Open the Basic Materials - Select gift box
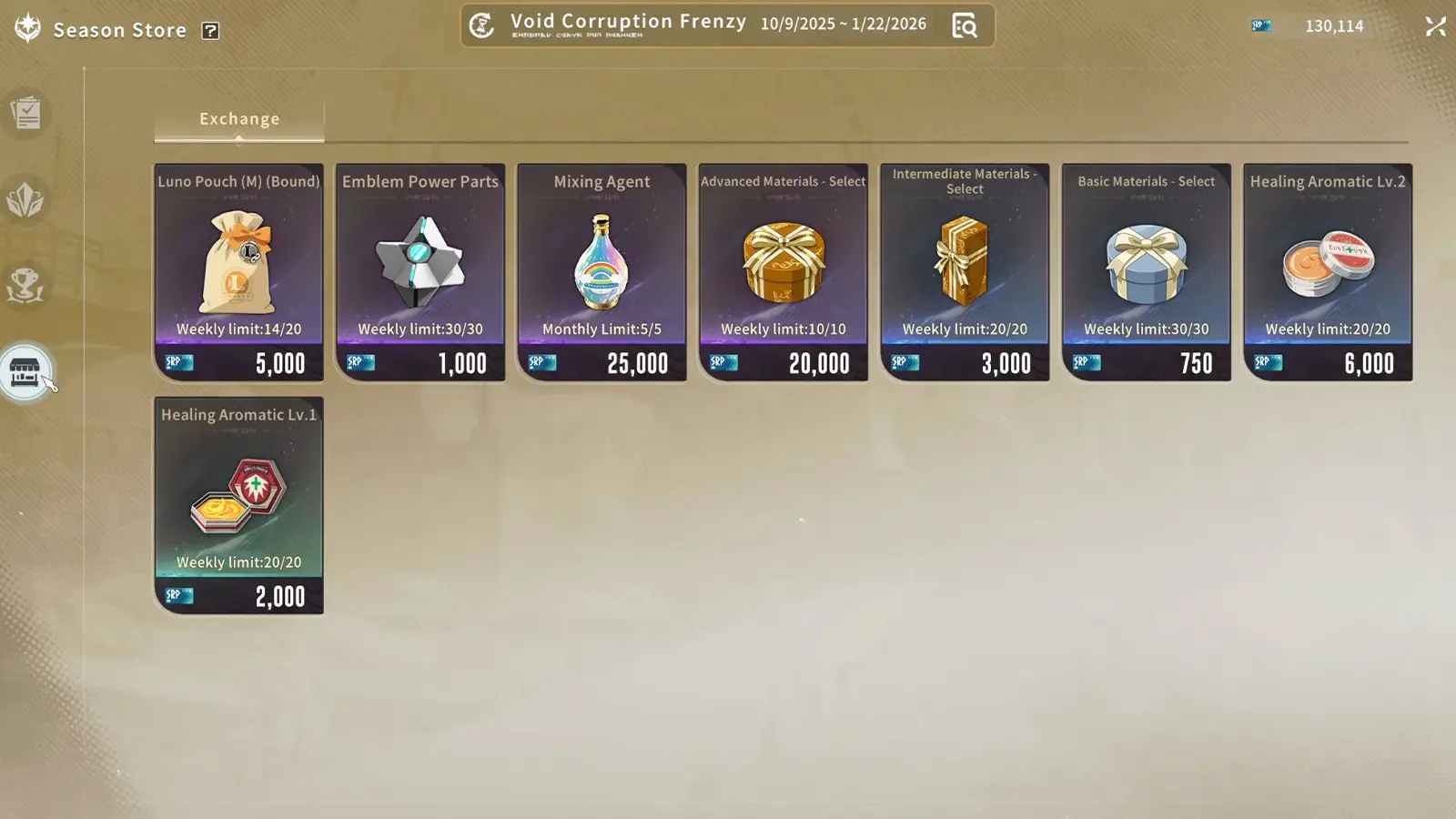 [x=1146, y=270]
